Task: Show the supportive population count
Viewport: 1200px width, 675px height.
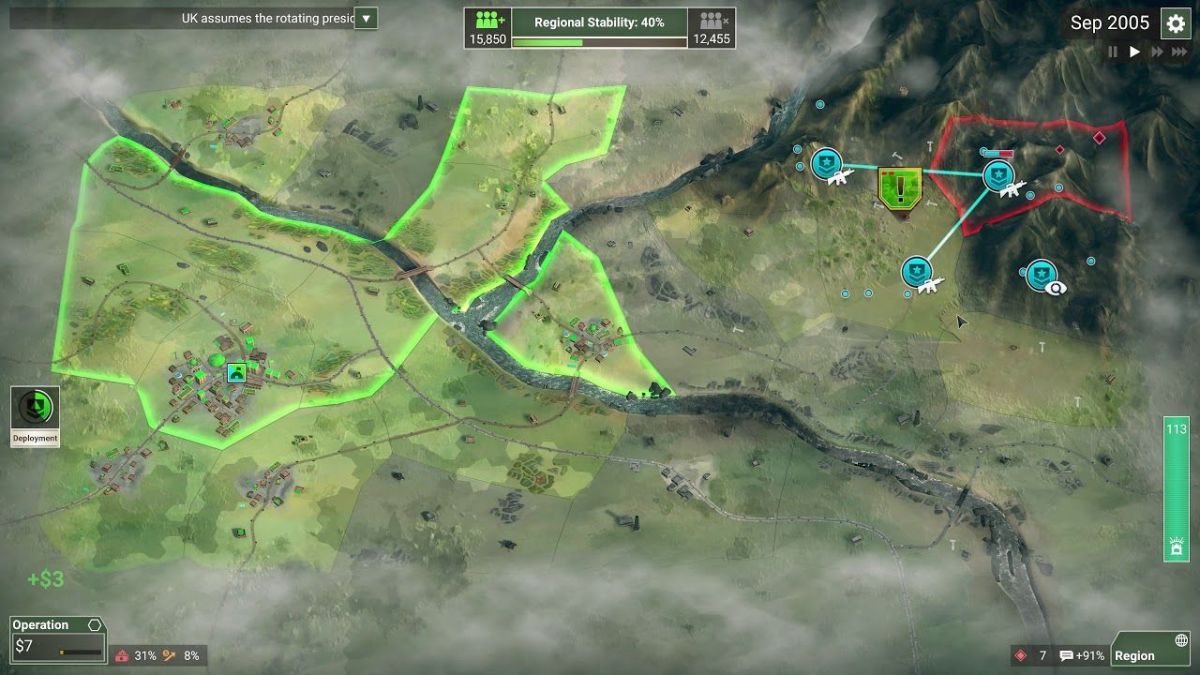Action: pyautogui.click(x=488, y=27)
